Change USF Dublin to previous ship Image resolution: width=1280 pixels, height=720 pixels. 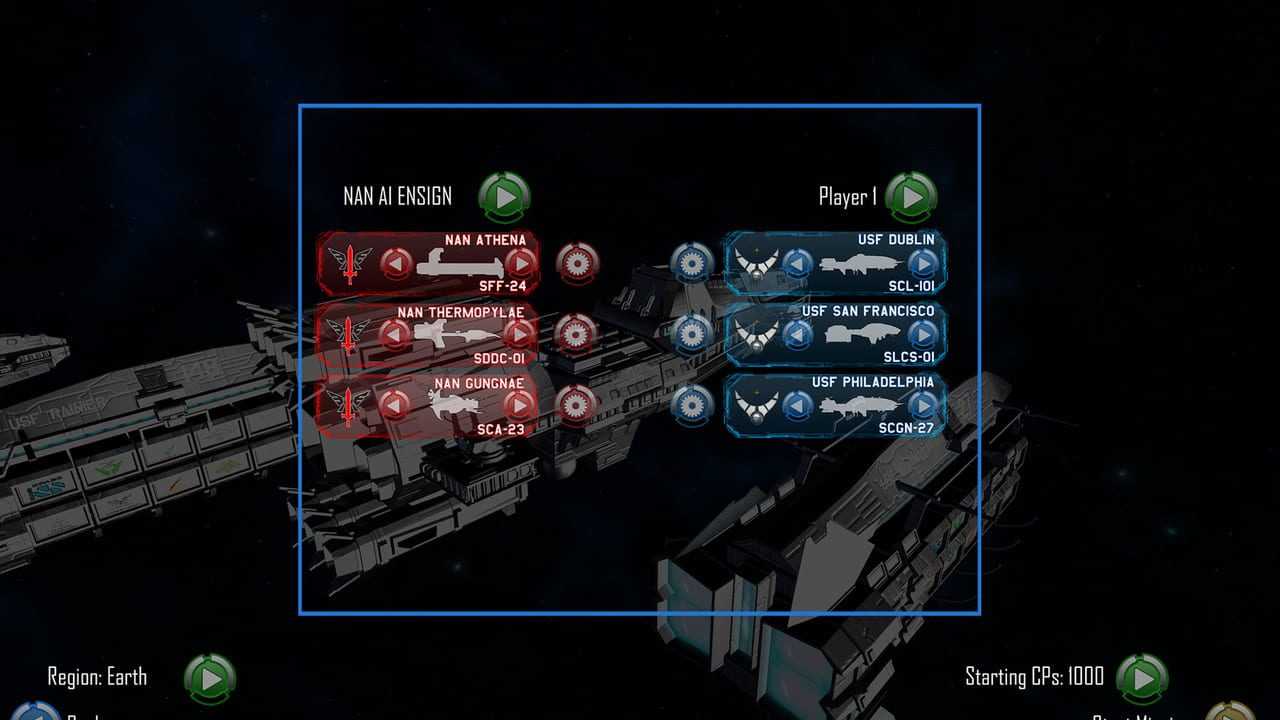tap(797, 264)
